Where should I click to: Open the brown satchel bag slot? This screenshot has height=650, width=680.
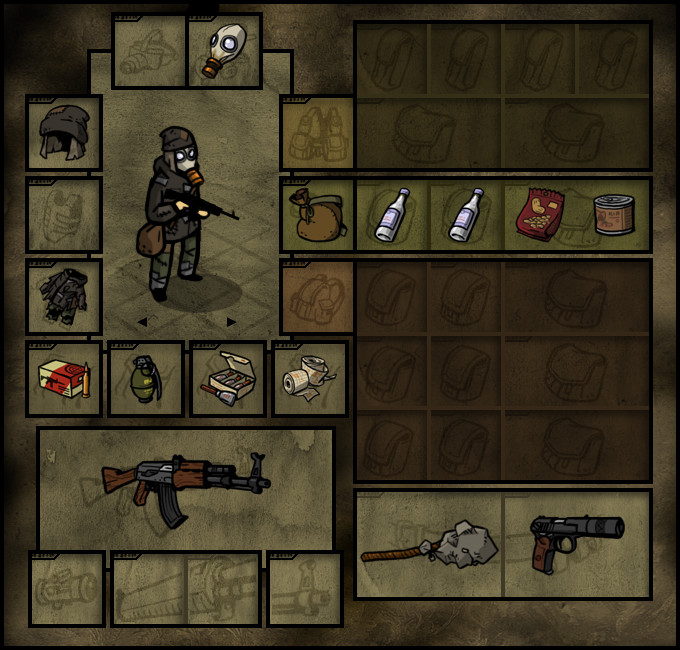point(317,215)
